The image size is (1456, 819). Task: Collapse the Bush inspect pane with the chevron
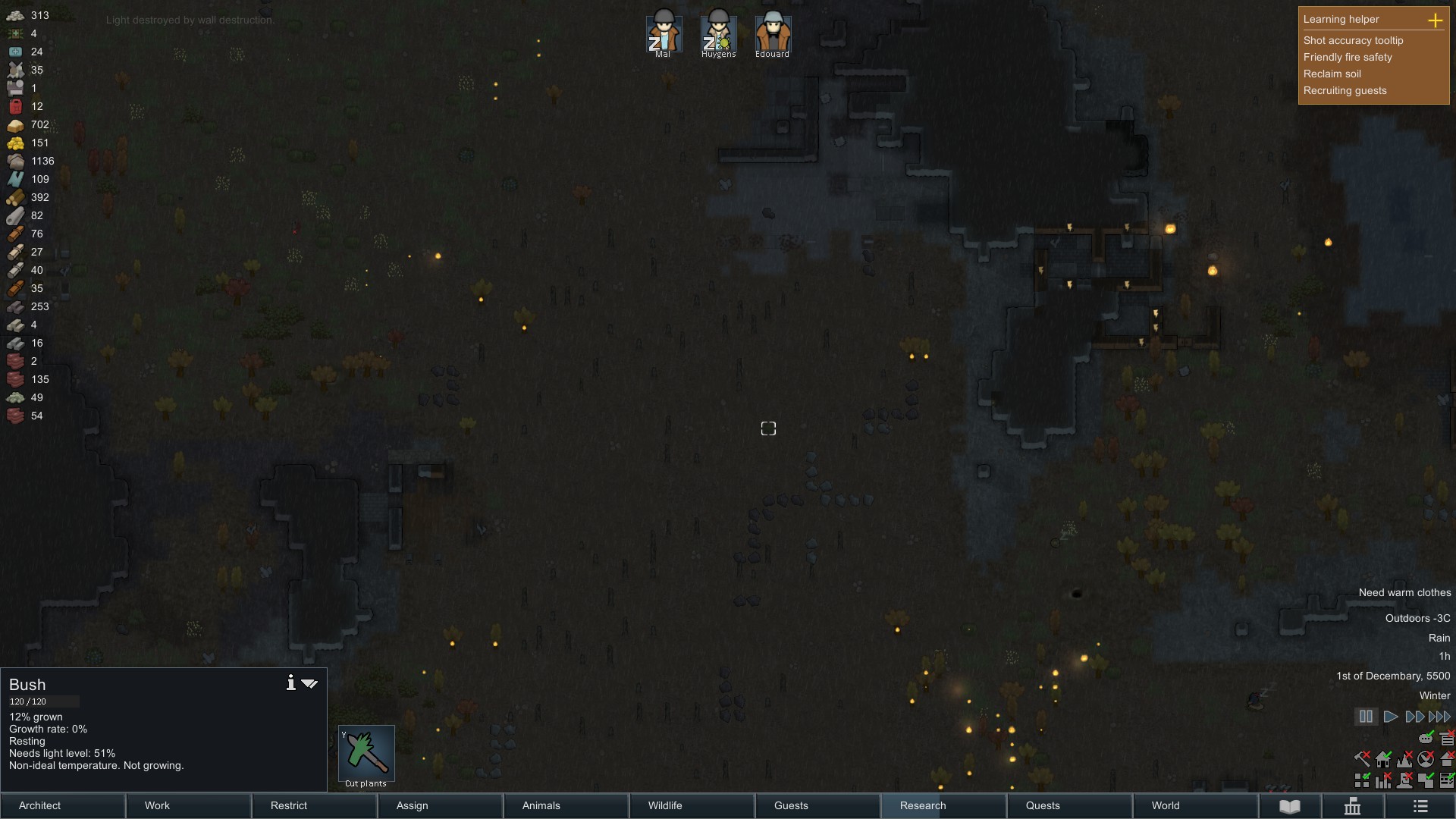309,683
